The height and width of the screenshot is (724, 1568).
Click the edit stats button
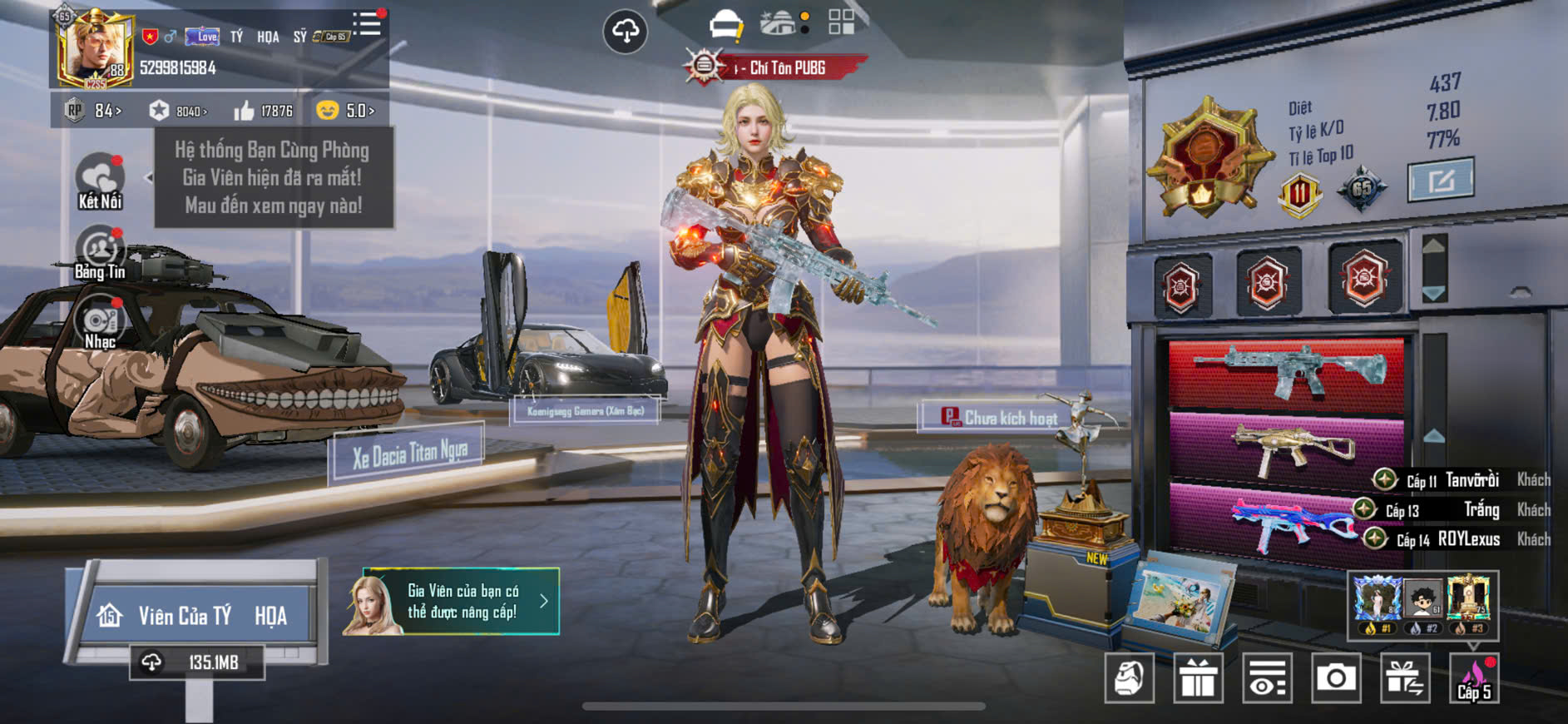[x=1440, y=179]
